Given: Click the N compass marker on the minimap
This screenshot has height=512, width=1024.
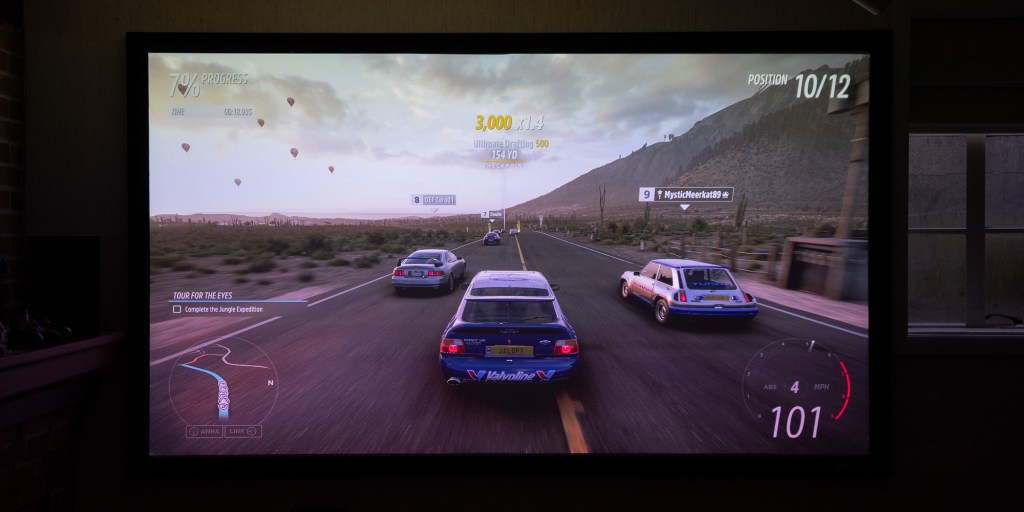Looking at the screenshot, I should (270, 382).
